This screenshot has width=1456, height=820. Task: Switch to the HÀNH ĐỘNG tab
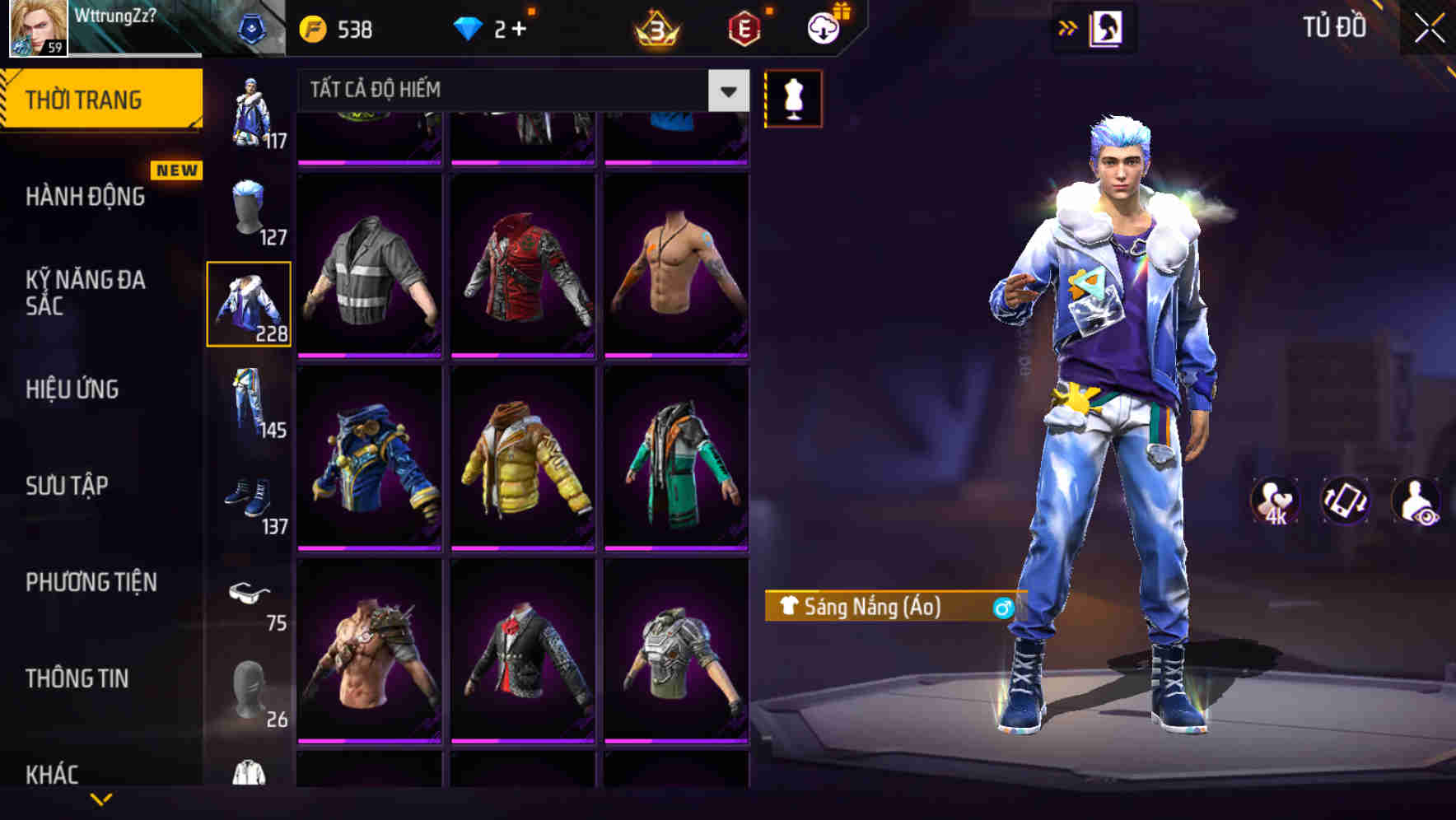pyautogui.click(x=85, y=197)
